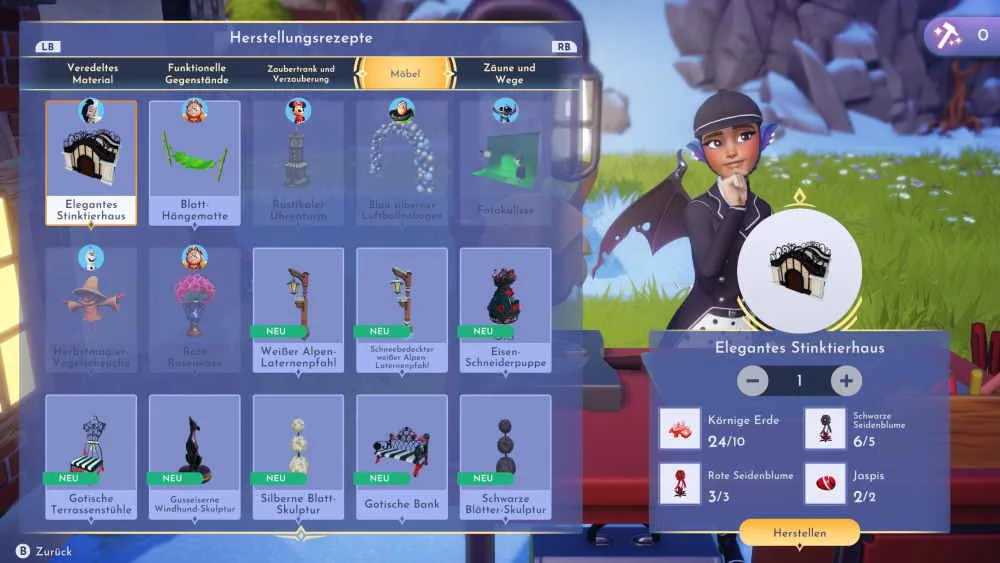Screen dimensions: 1000x563
Task: Open the Funktionelle Gegenstände tab
Action: tap(197, 73)
